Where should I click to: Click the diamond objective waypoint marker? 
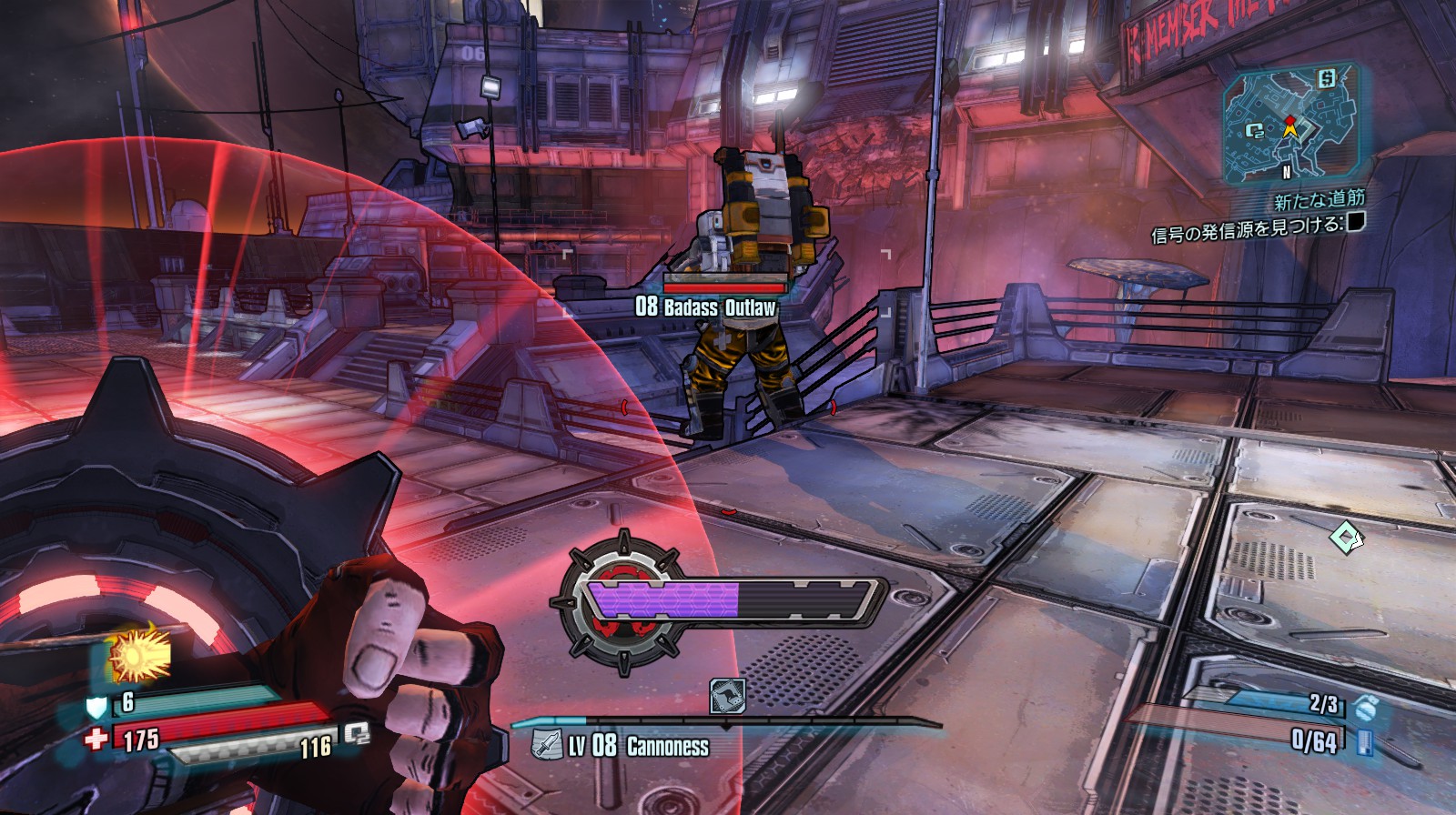point(1346,537)
